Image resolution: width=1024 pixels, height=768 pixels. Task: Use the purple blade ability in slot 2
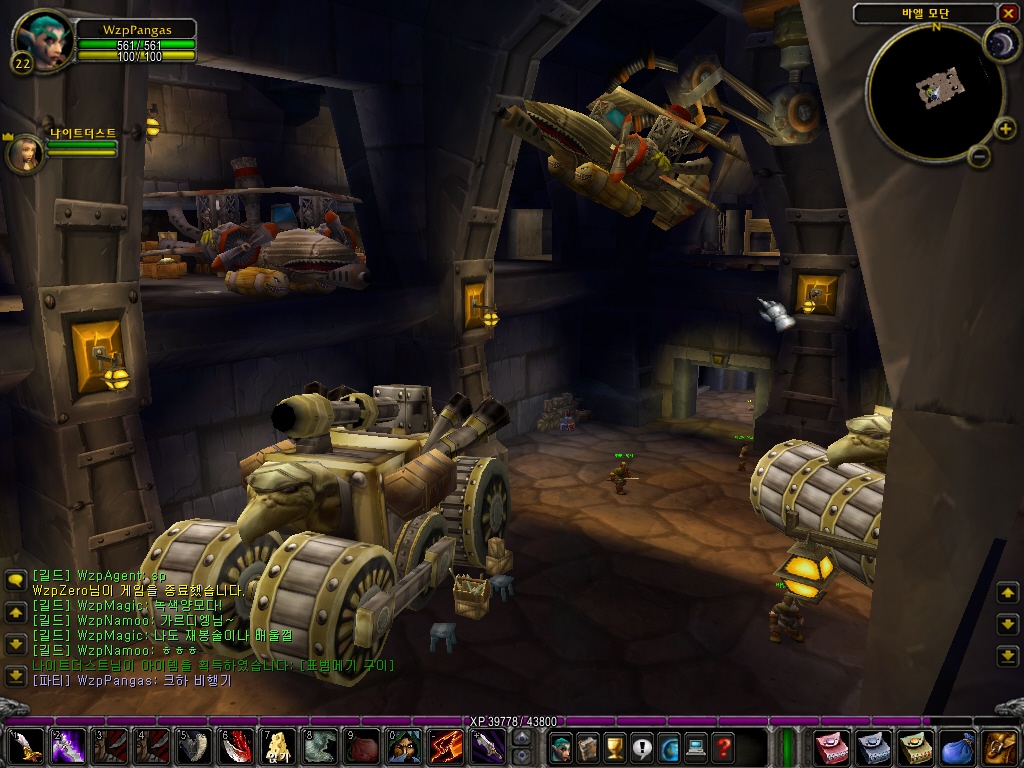click(69, 747)
